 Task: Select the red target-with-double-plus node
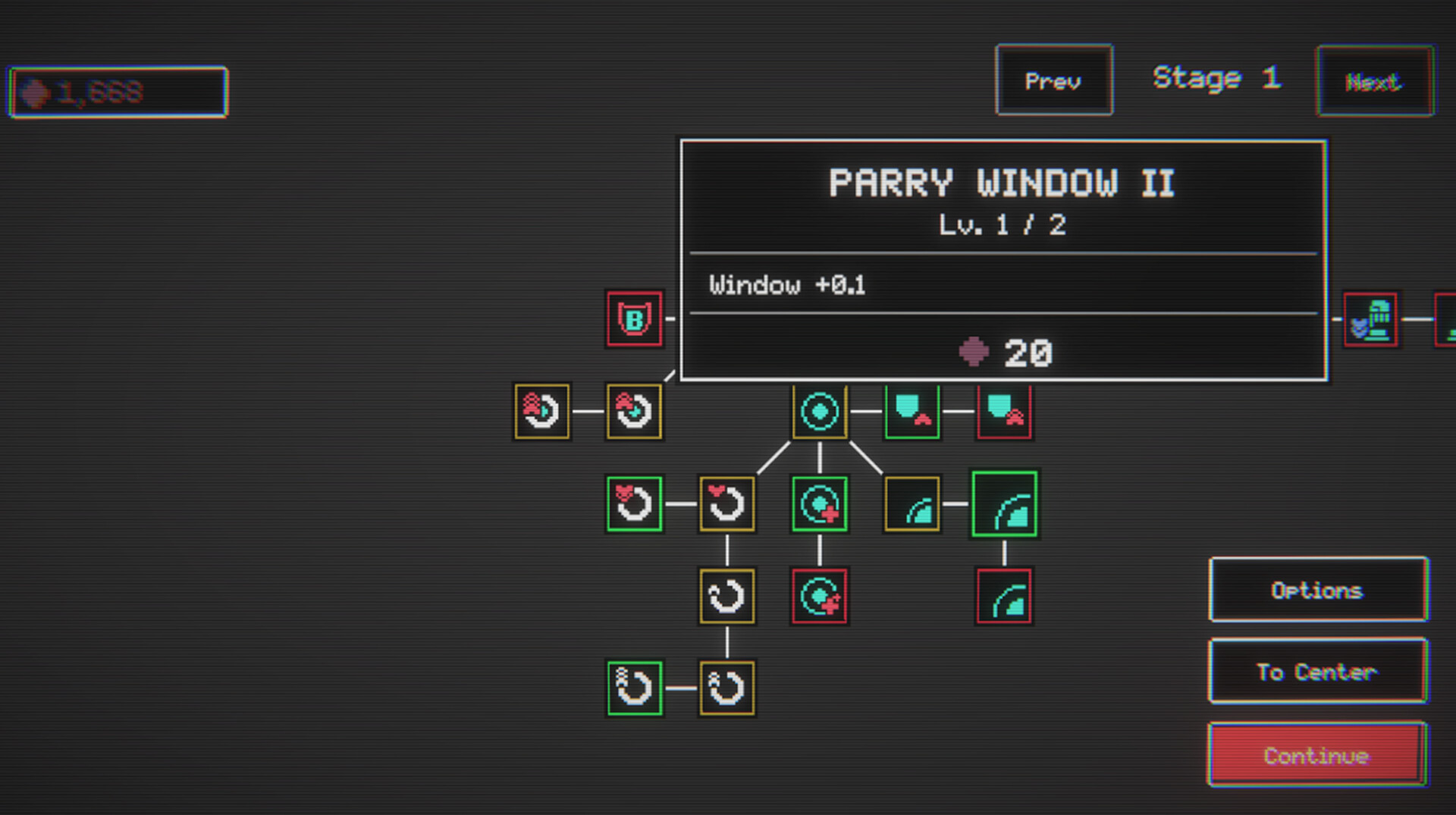click(x=819, y=595)
